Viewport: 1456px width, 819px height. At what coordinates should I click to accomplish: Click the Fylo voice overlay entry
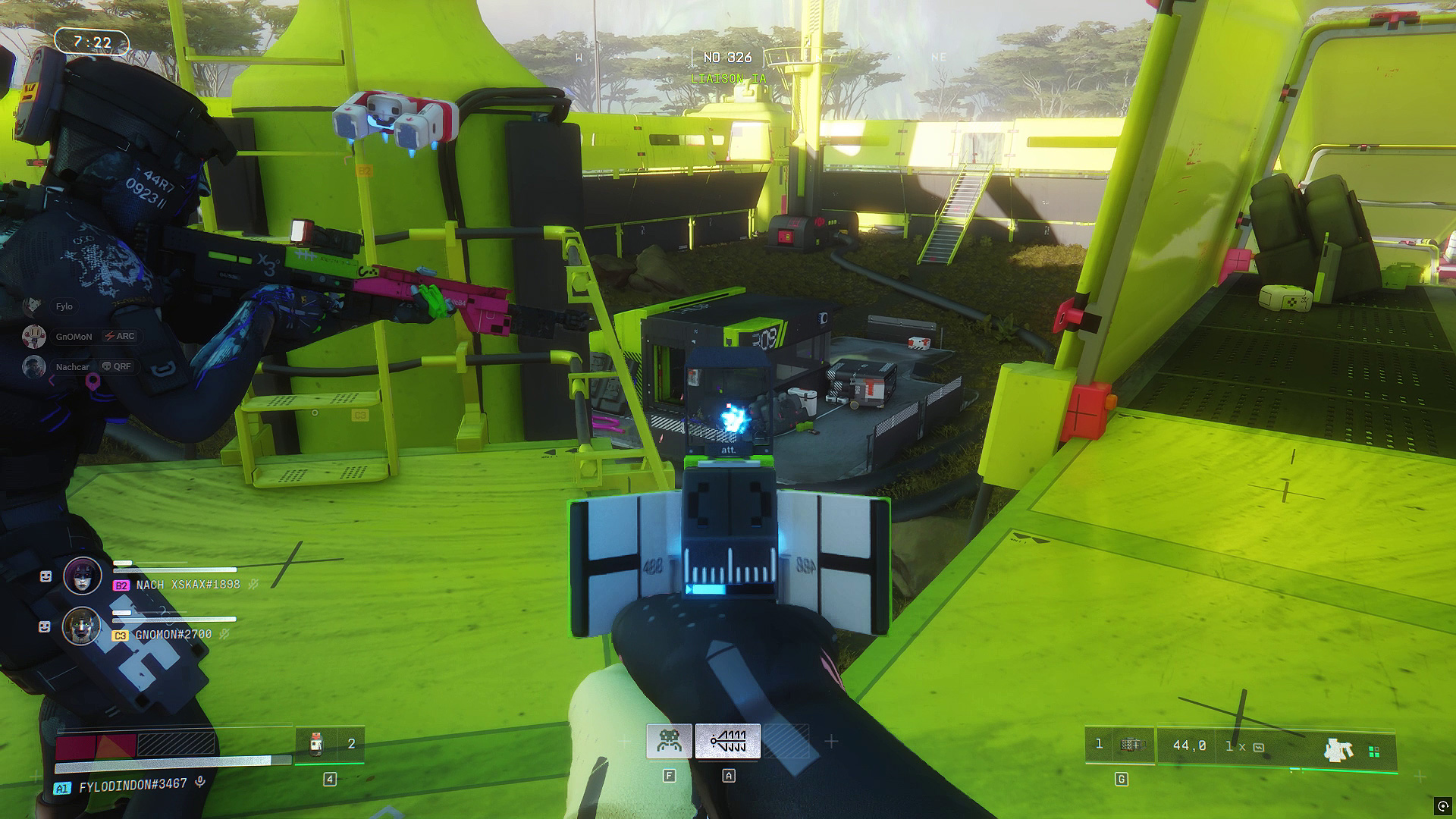click(x=64, y=306)
